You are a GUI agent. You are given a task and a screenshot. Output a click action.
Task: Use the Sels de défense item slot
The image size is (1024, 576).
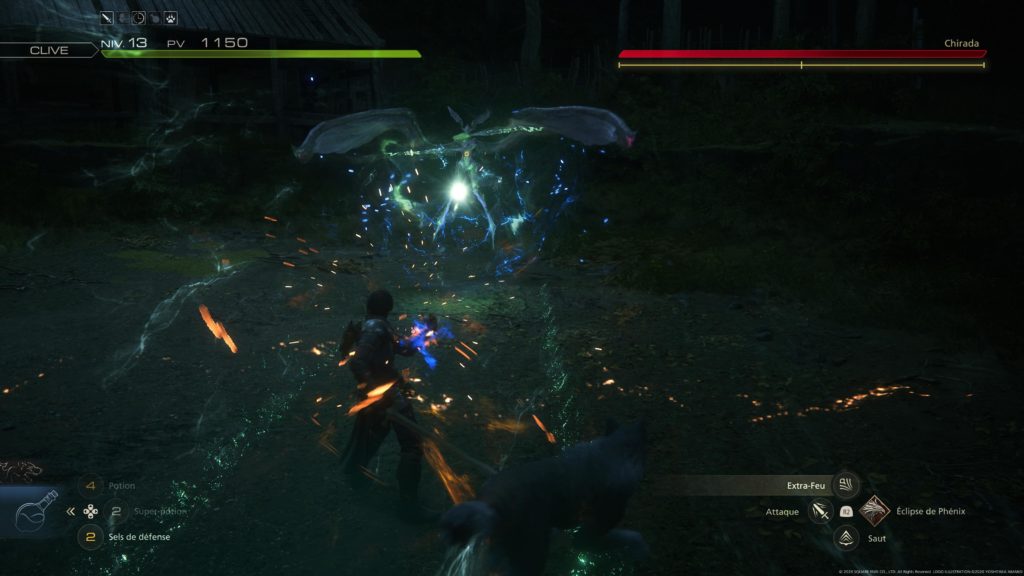coord(91,537)
